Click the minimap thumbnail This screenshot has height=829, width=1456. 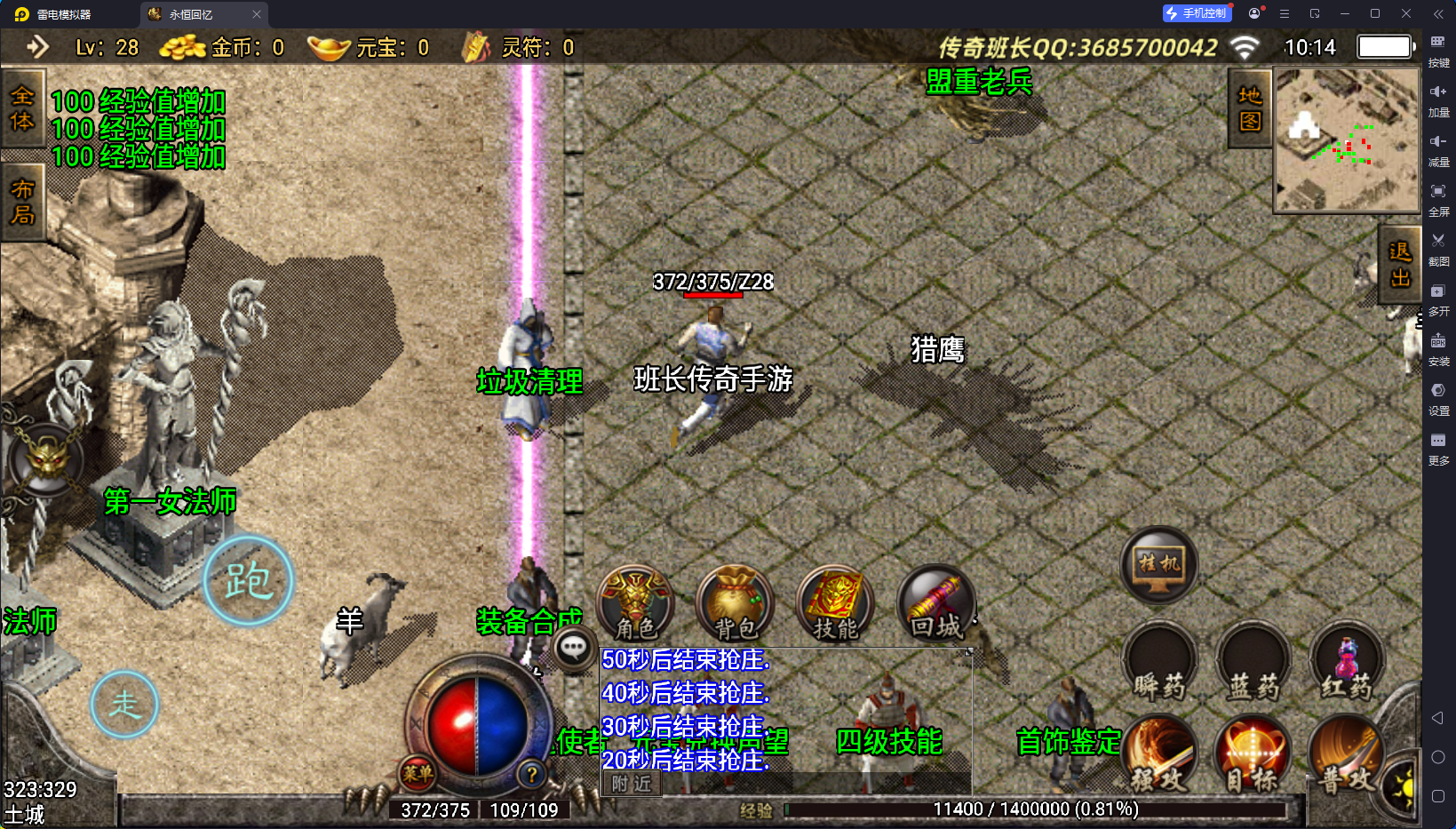1347,140
